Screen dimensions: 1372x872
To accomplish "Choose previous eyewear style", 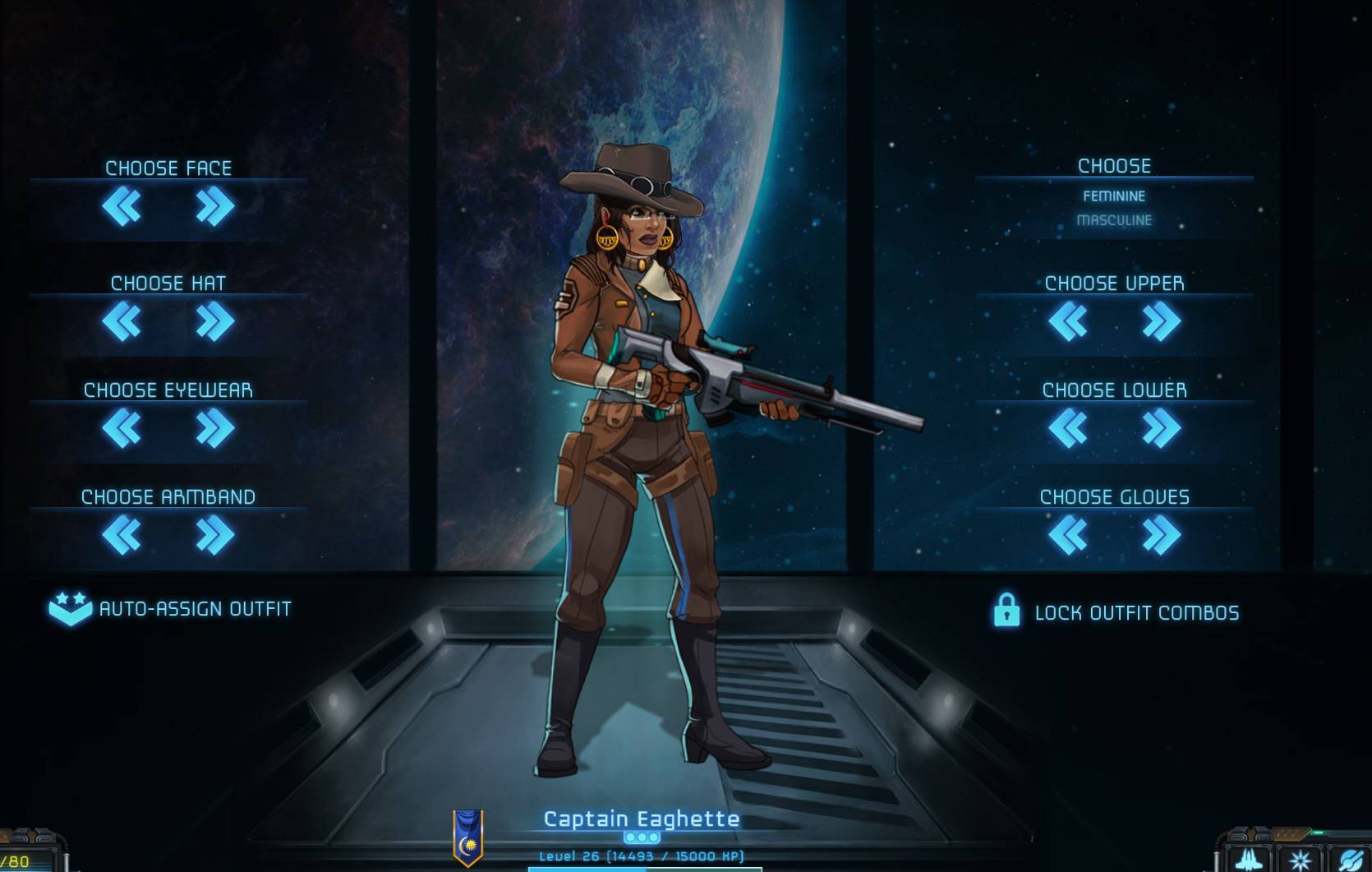I will [x=122, y=428].
